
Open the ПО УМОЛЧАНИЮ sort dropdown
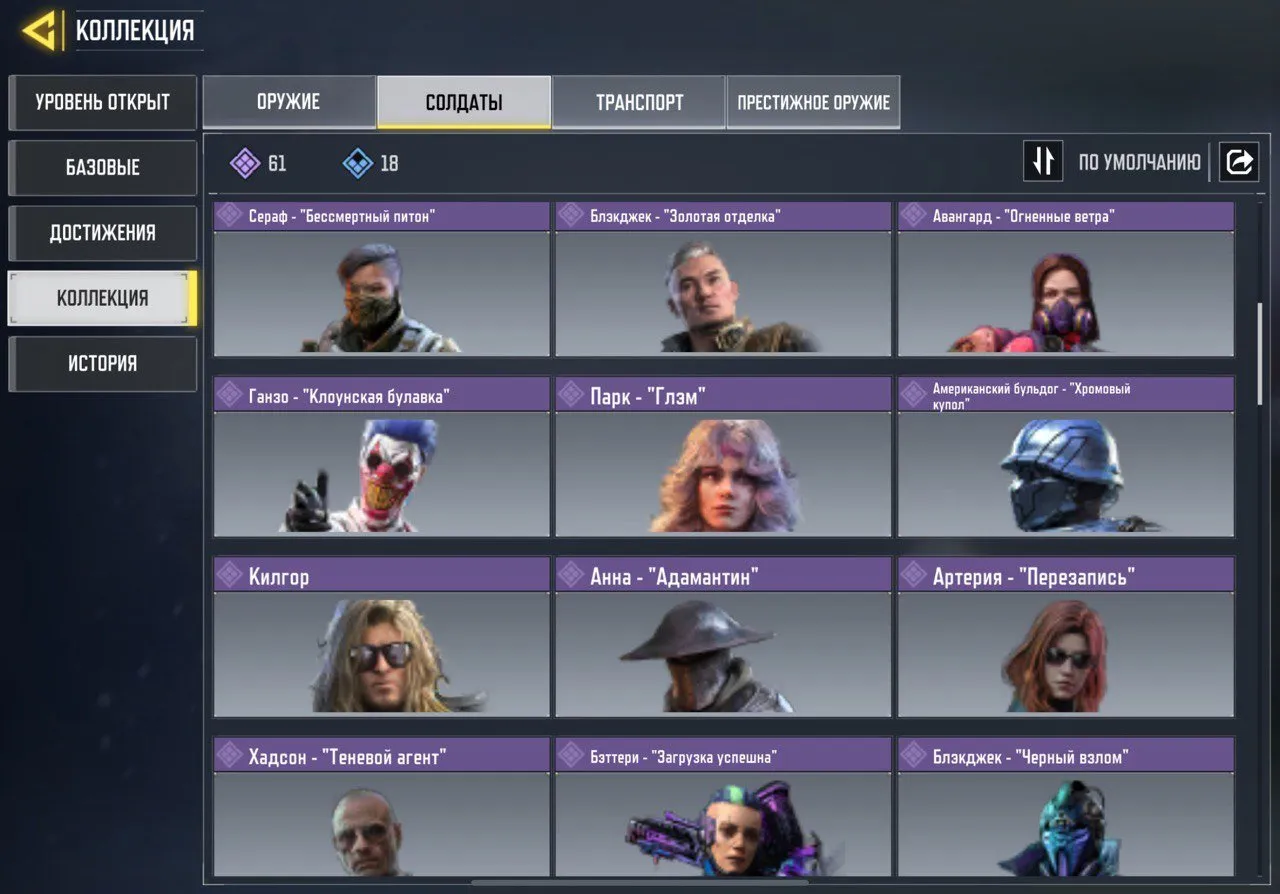pyautogui.click(x=1140, y=161)
